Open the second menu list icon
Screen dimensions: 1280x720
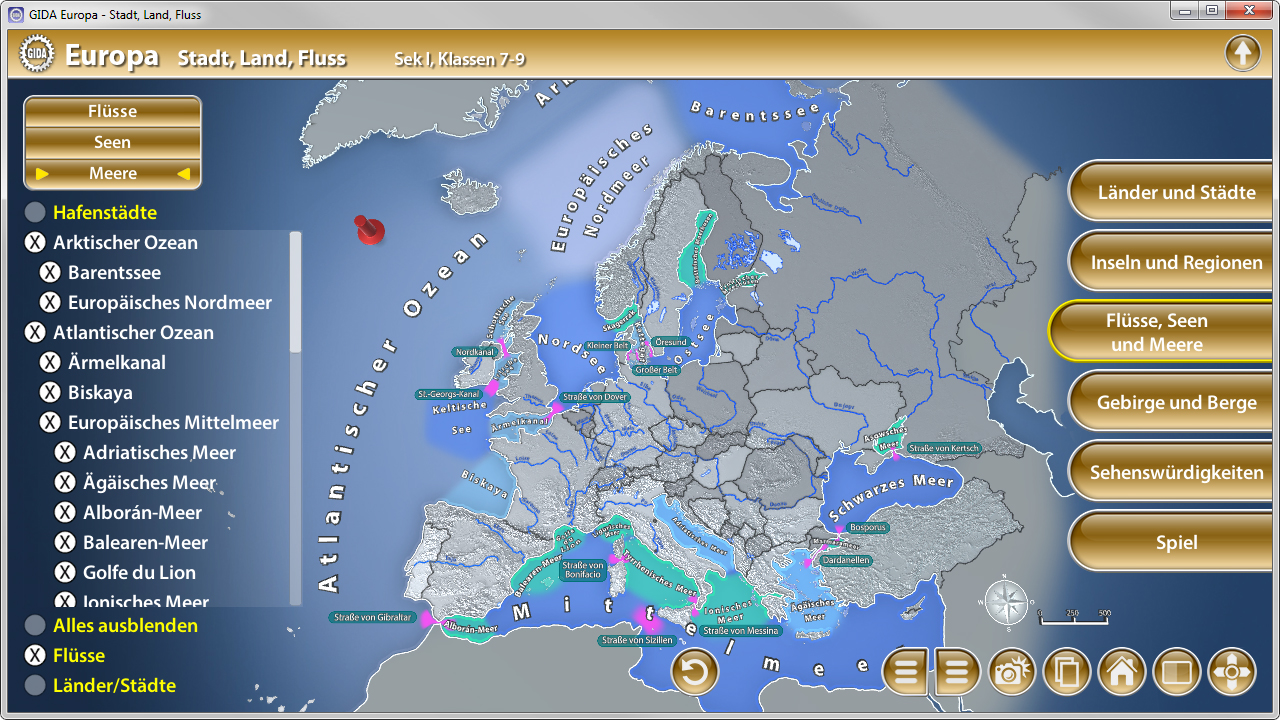[x=957, y=671]
